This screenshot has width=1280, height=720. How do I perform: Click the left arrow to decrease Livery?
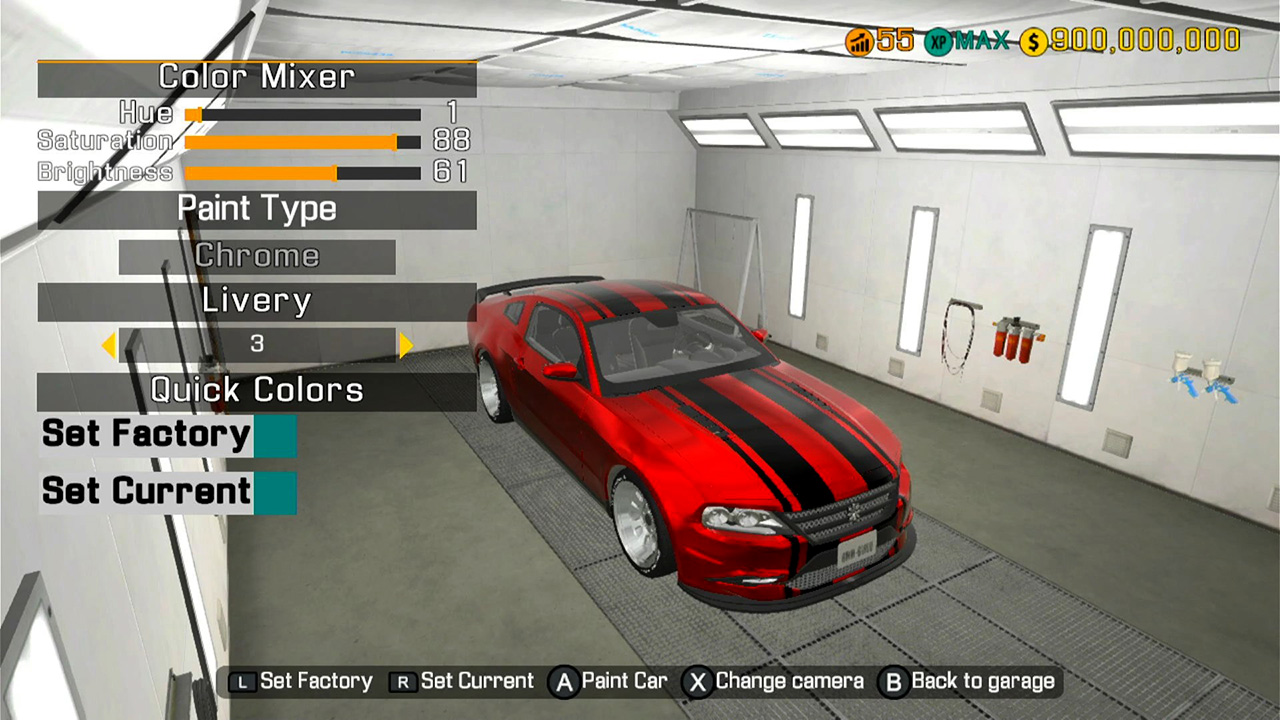pyautogui.click(x=110, y=344)
